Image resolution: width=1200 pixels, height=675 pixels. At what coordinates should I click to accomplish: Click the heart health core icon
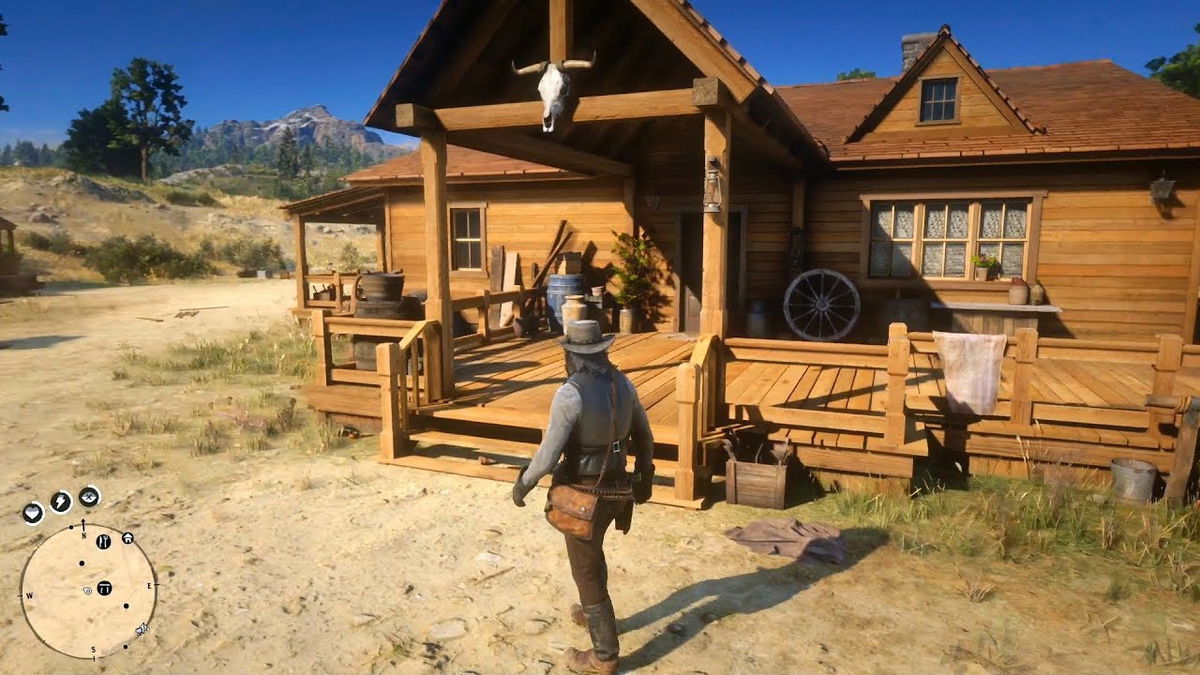coord(33,513)
